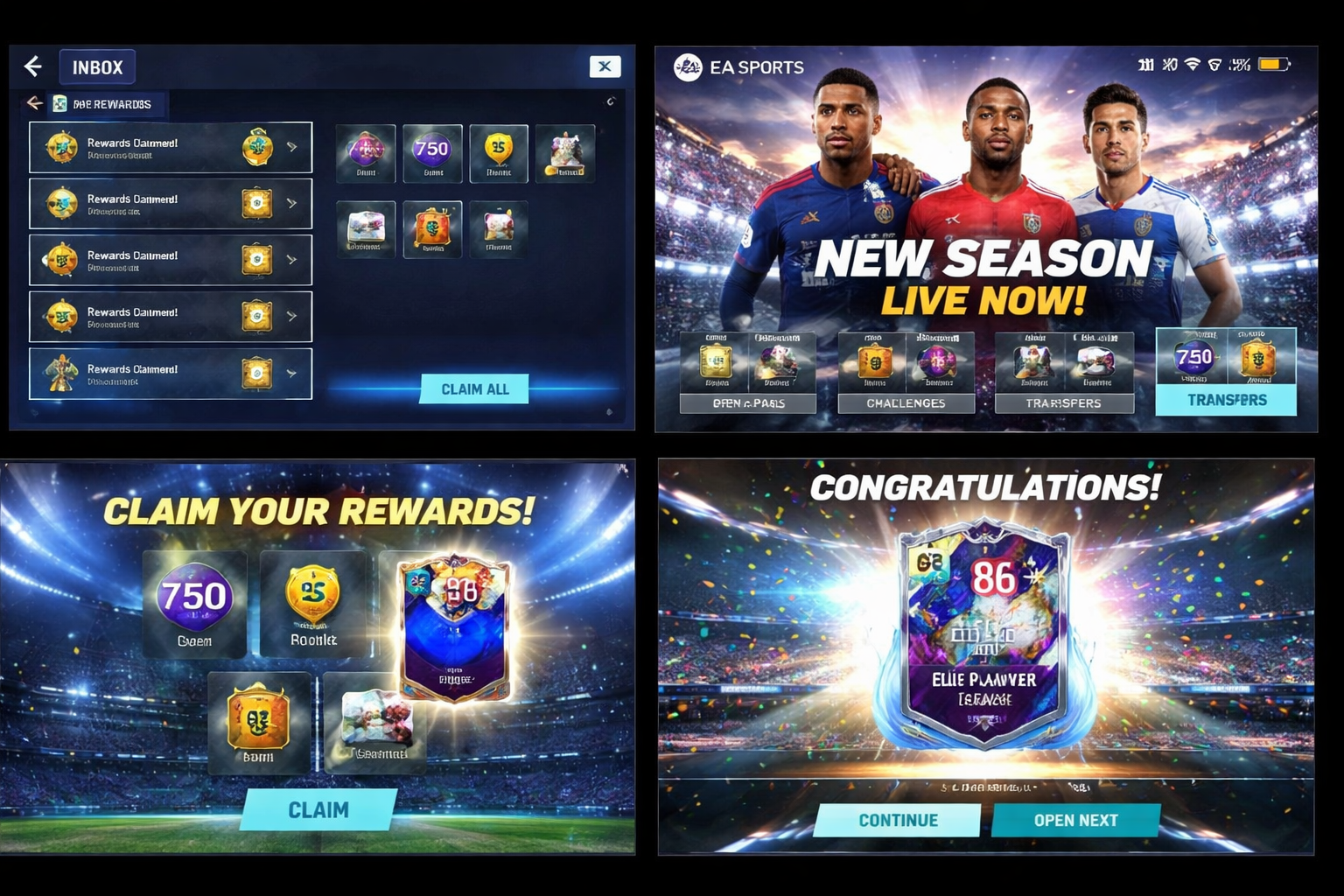Open the Challenges menu
The image size is (1344, 896).
pyautogui.click(x=906, y=402)
